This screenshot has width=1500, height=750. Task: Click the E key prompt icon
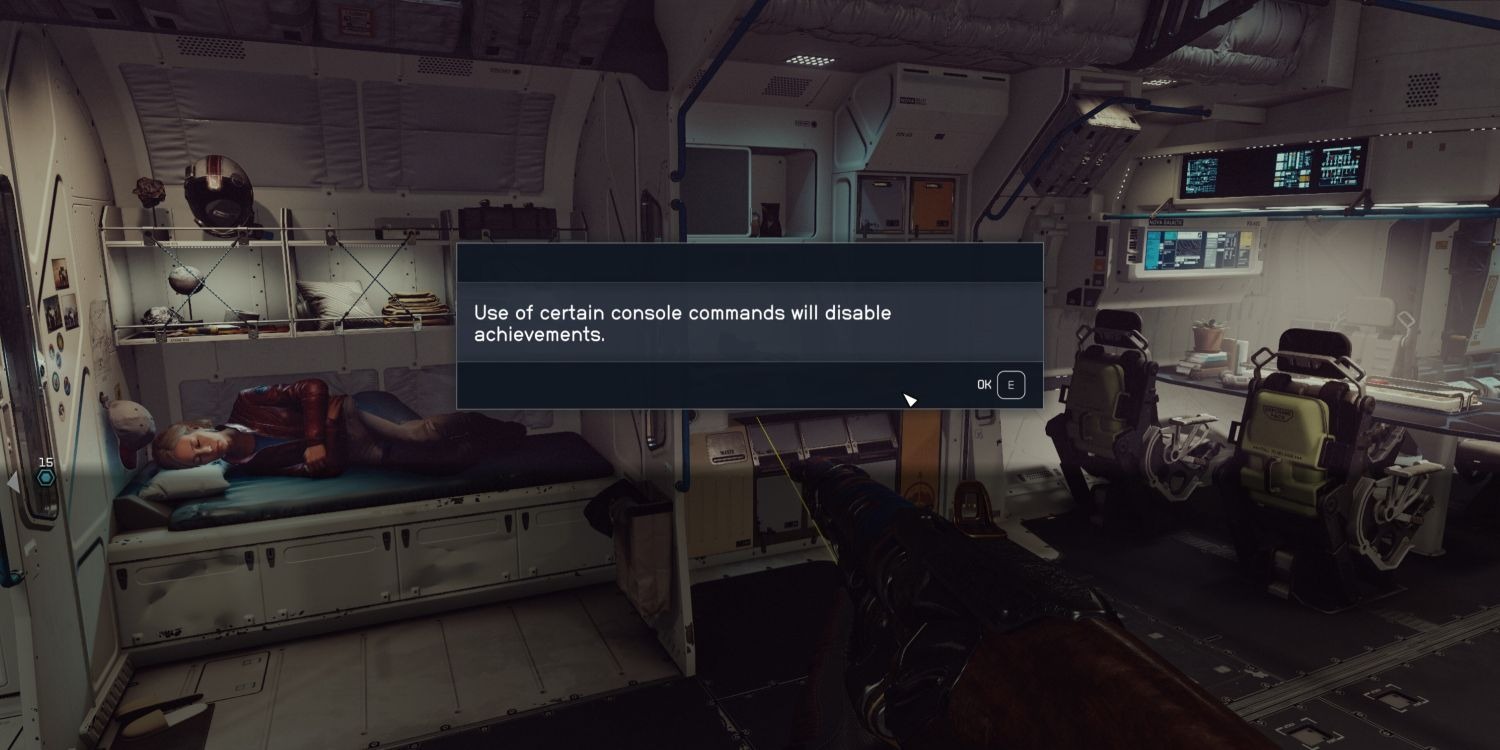click(1010, 384)
